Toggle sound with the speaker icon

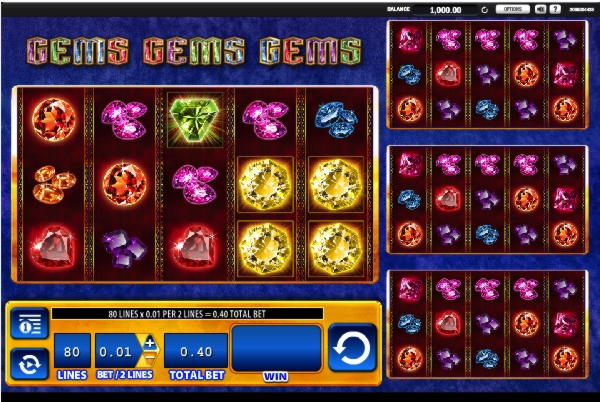[x=540, y=9]
